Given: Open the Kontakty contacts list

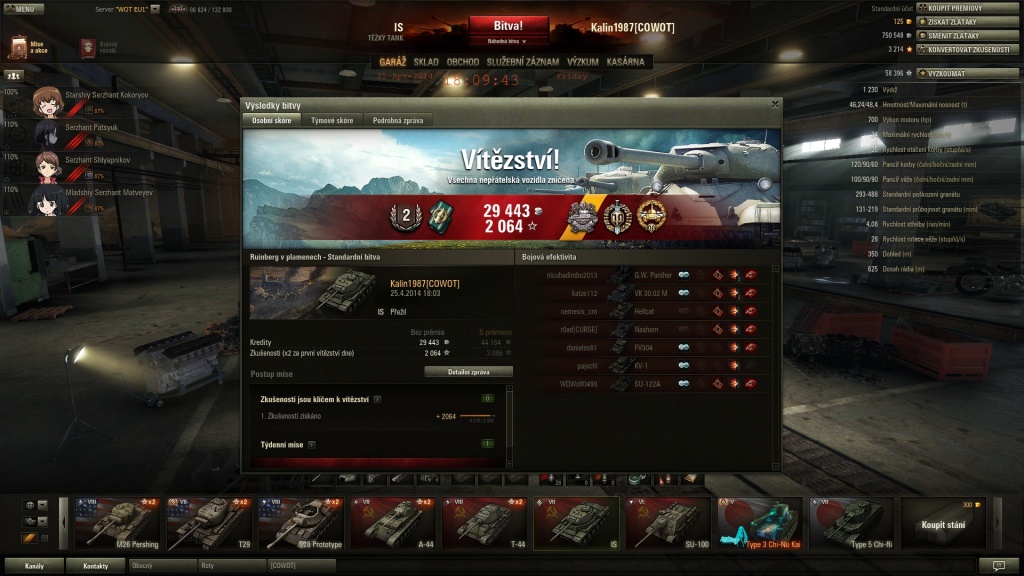Looking at the screenshot, I should coord(96,566).
